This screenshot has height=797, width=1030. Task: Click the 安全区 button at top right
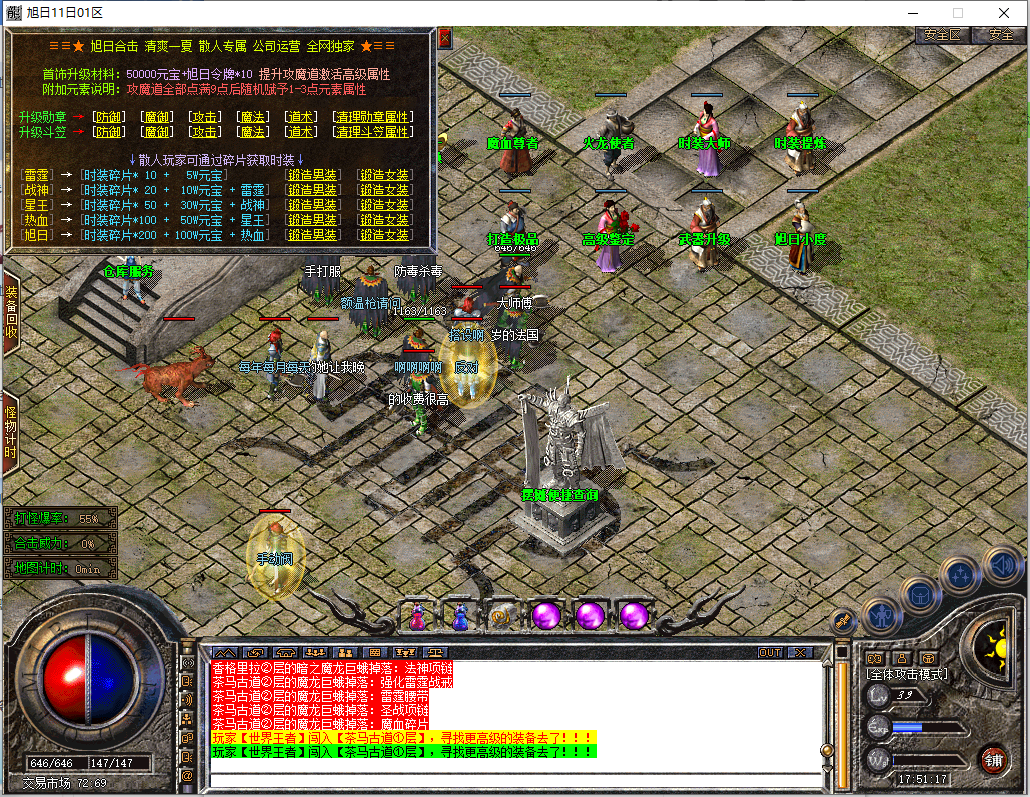[x=941, y=34]
